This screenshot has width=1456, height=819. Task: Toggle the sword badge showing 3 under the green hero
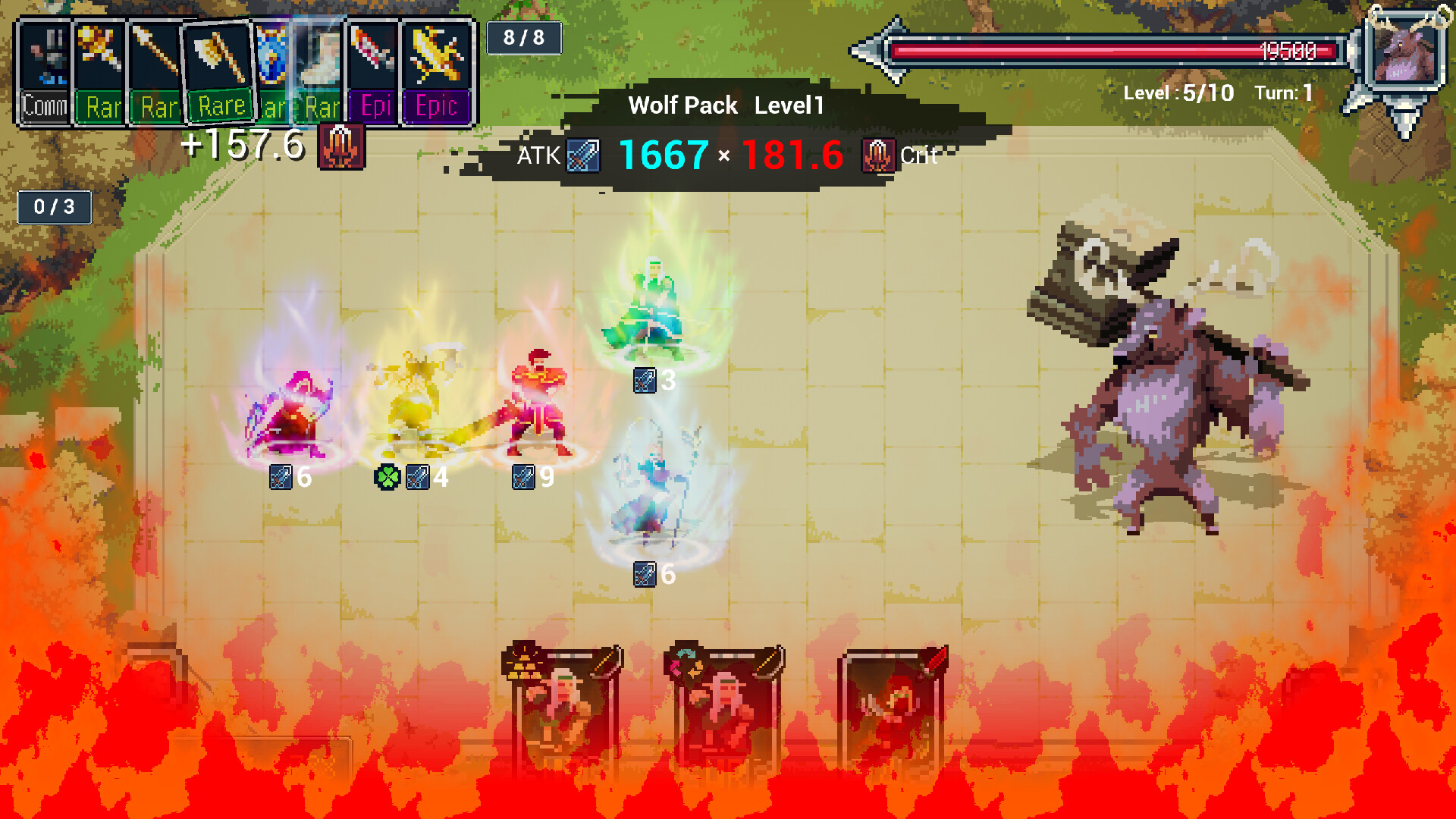coord(642,381)
